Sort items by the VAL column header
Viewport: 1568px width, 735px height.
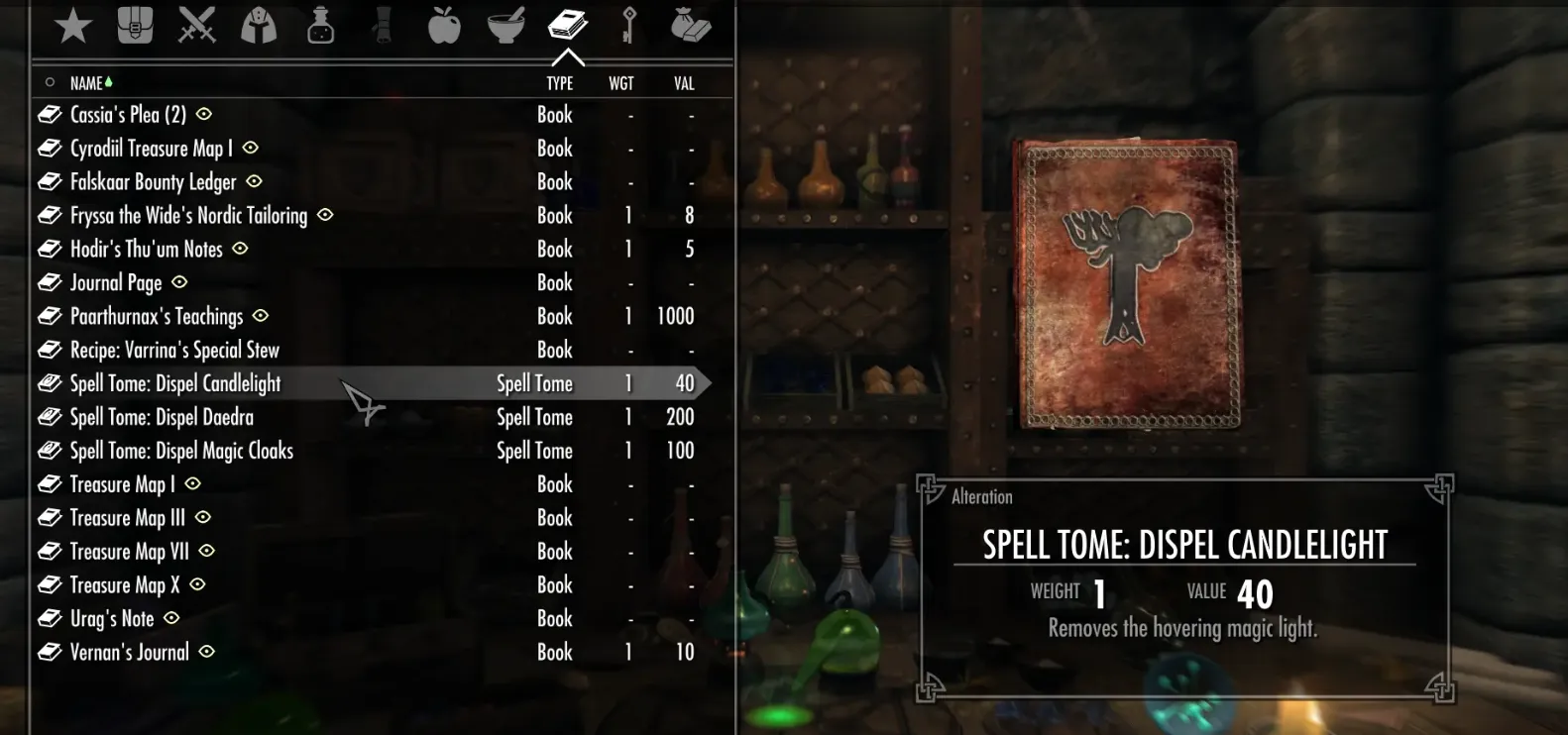(684, 83)
